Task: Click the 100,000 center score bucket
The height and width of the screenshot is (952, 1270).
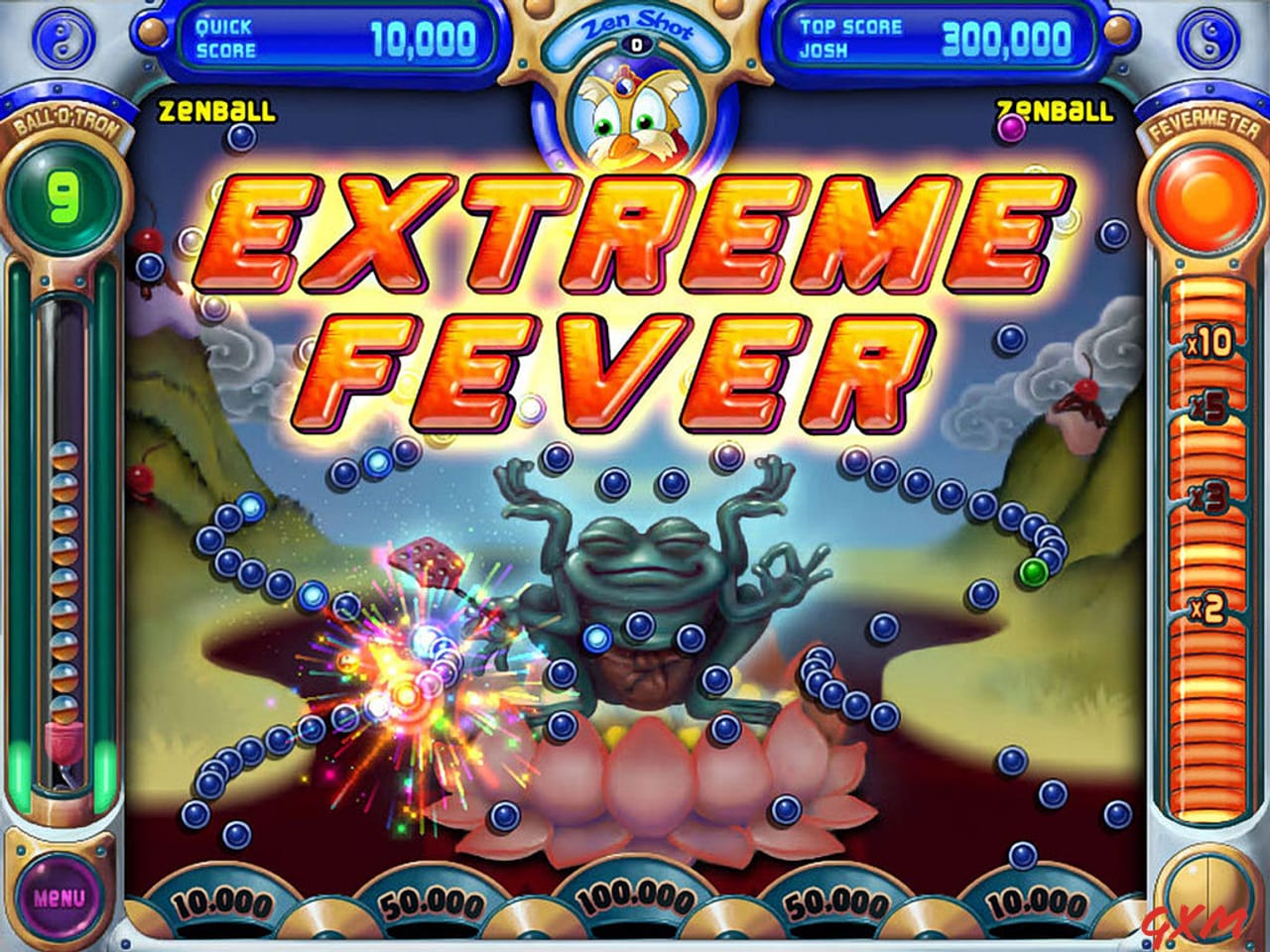Action: [x=635, y=897]
